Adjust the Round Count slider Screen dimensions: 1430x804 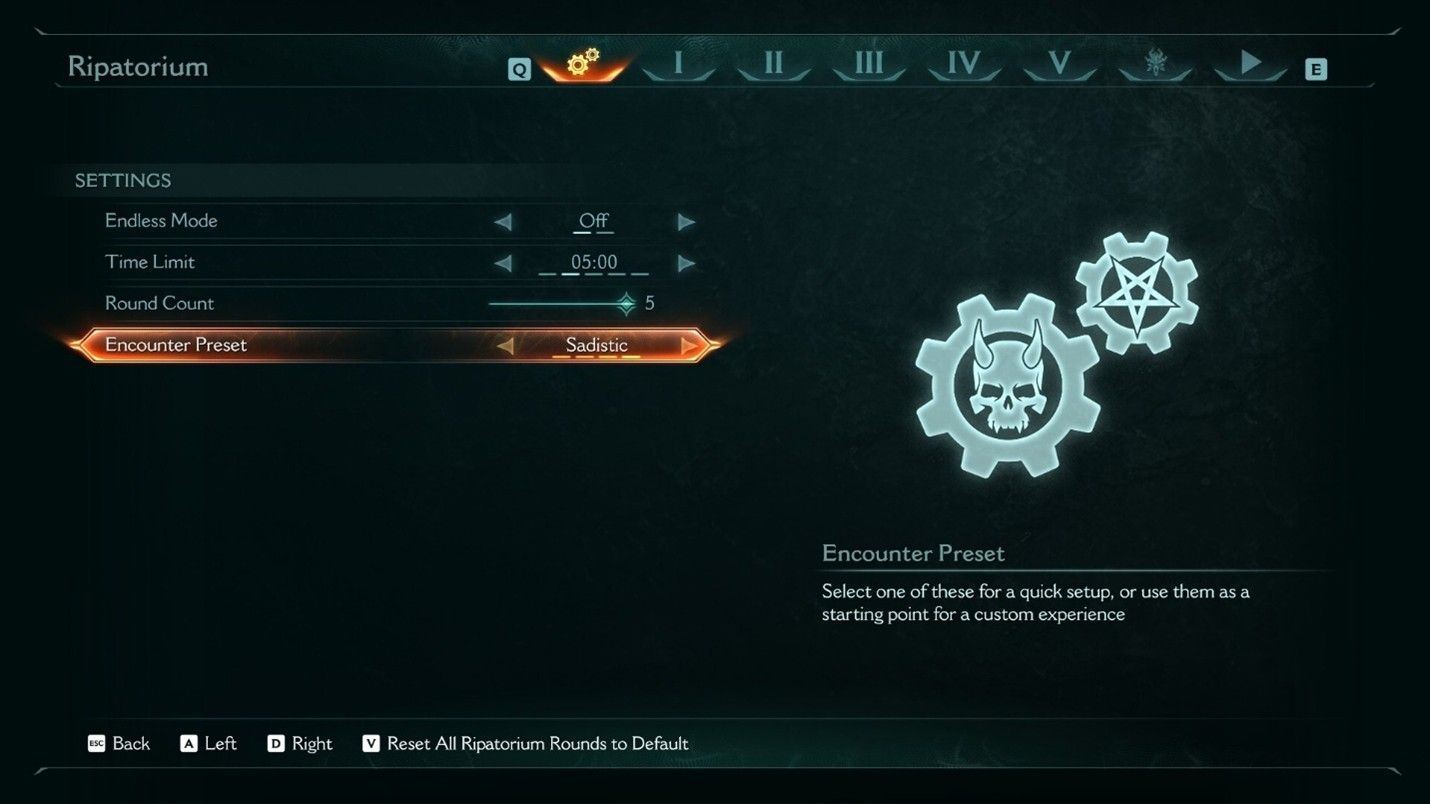tap(626, 303)
